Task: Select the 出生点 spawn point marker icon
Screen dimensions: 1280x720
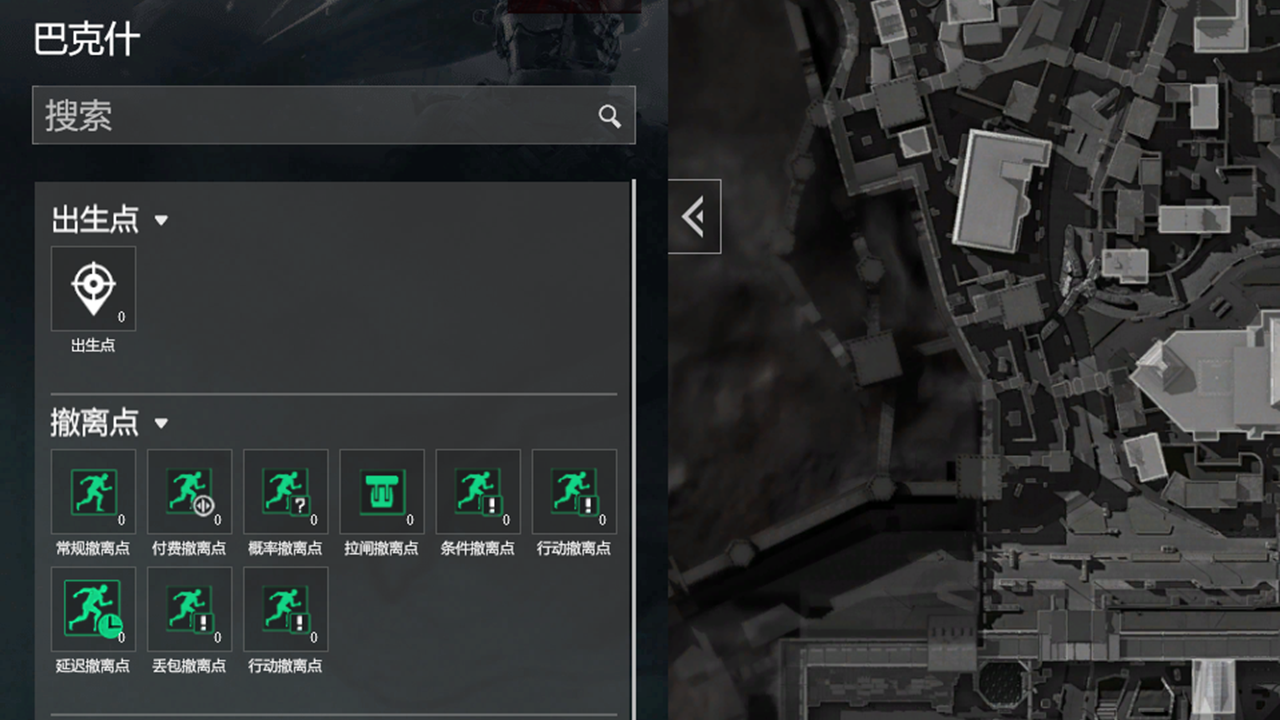Action: pyautogui.click(x=93, y=287)
